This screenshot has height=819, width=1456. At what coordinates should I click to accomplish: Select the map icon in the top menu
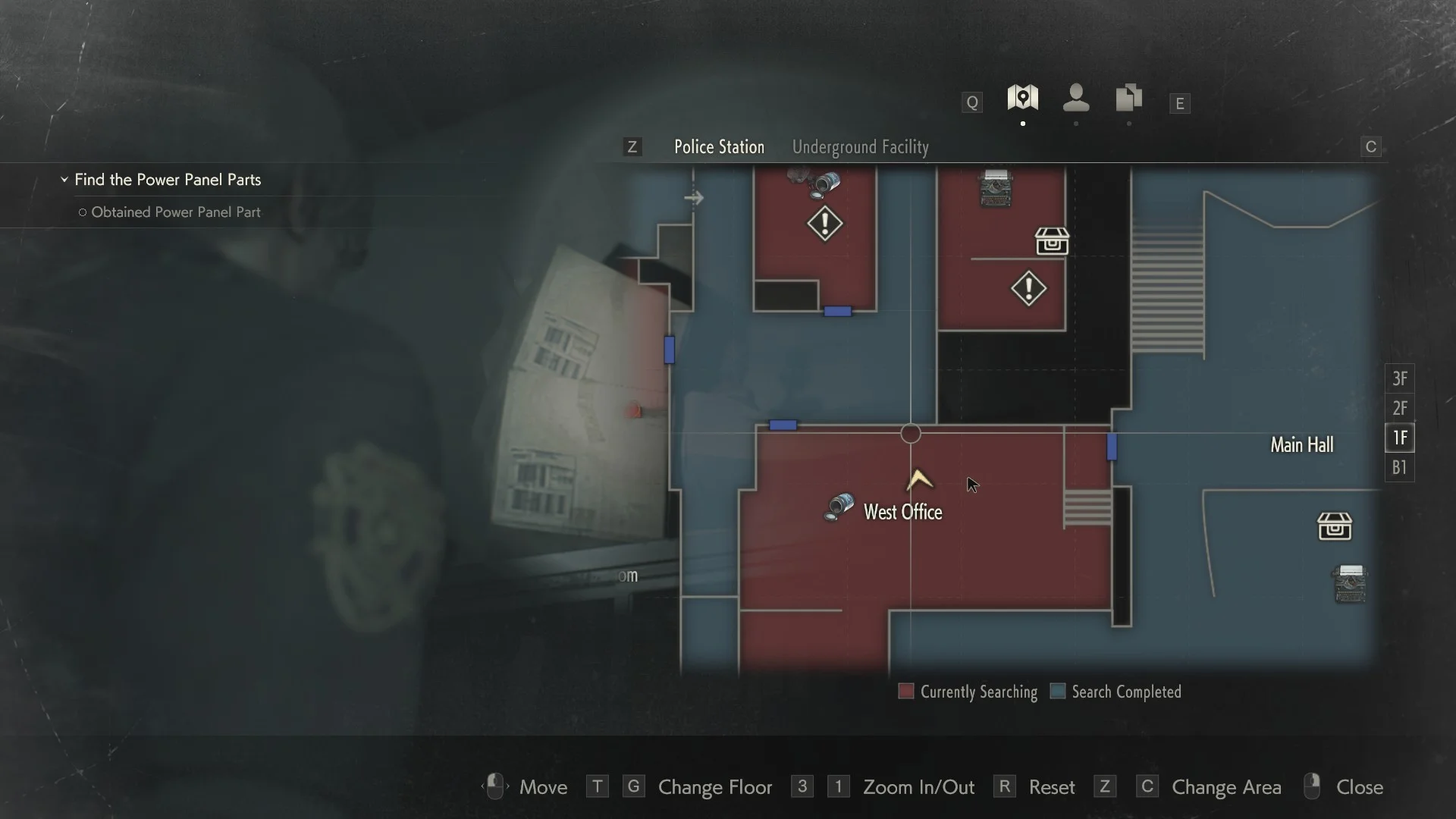click(1023, 99)
